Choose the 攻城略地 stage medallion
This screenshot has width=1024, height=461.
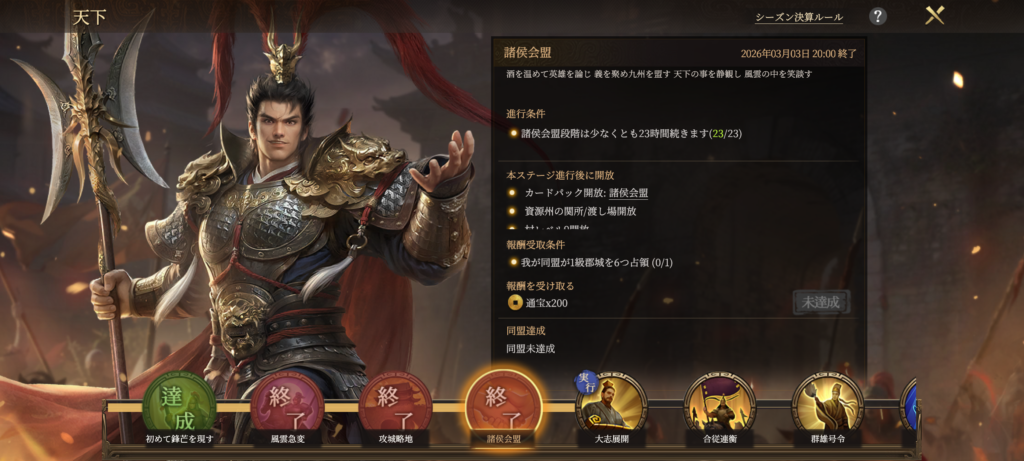coord(396,404)
